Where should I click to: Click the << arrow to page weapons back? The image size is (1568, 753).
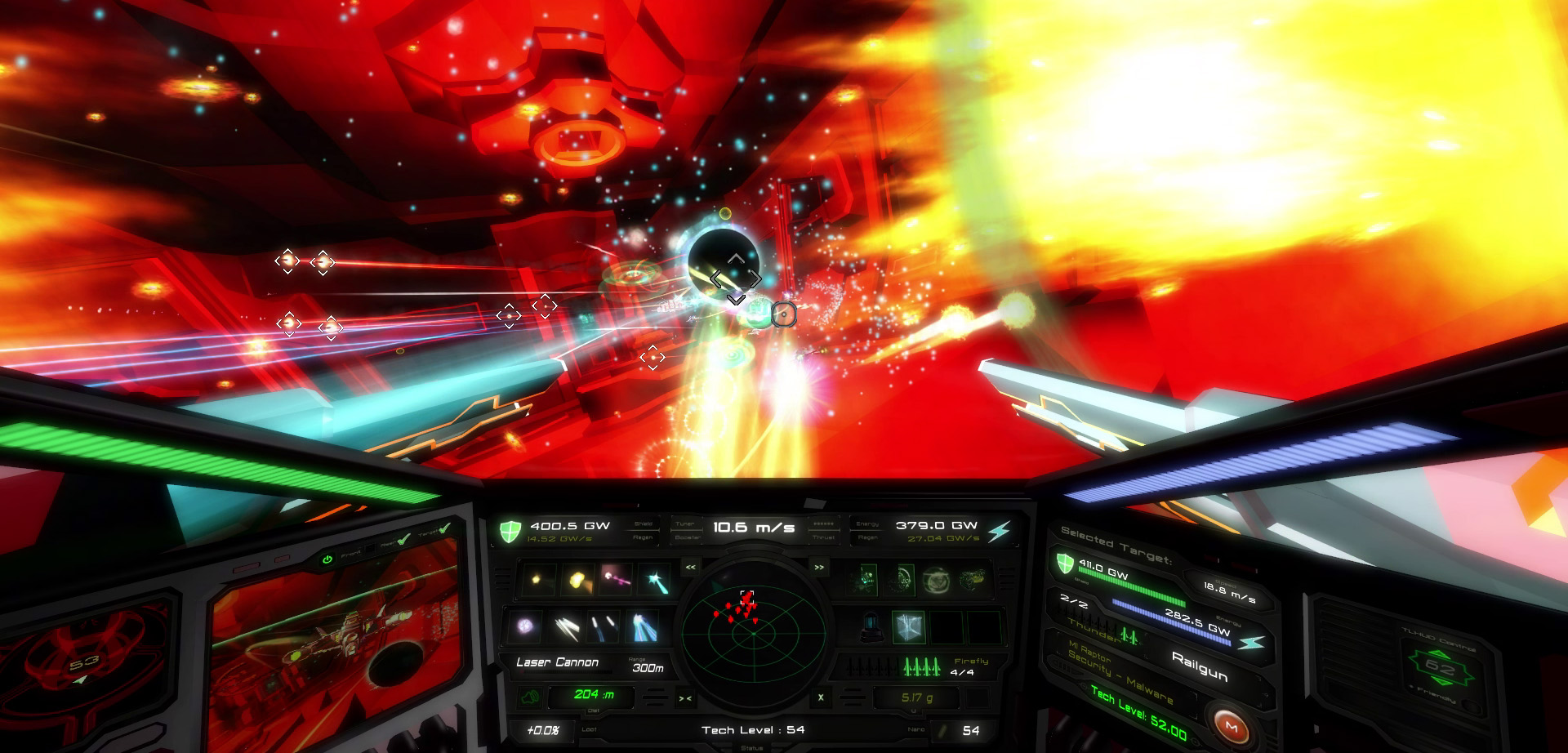[691, 567]
